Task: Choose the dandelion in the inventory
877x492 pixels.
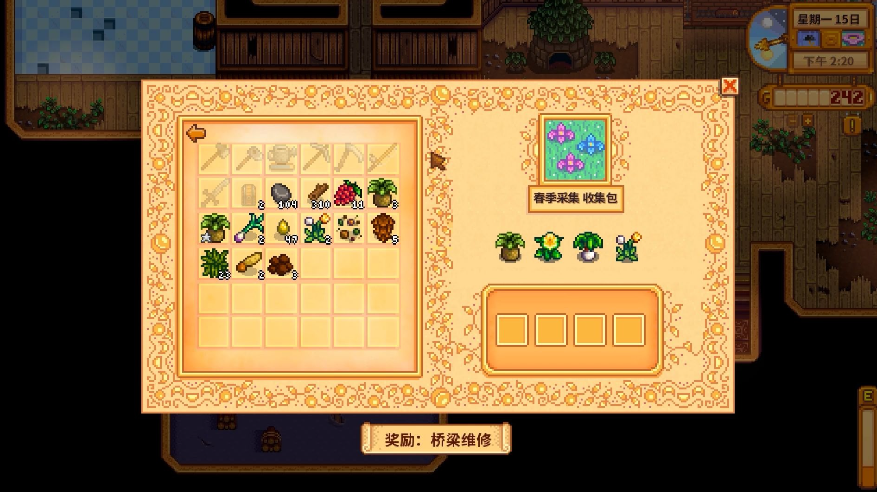Action: pyautogui.click(x=316, y=228)
